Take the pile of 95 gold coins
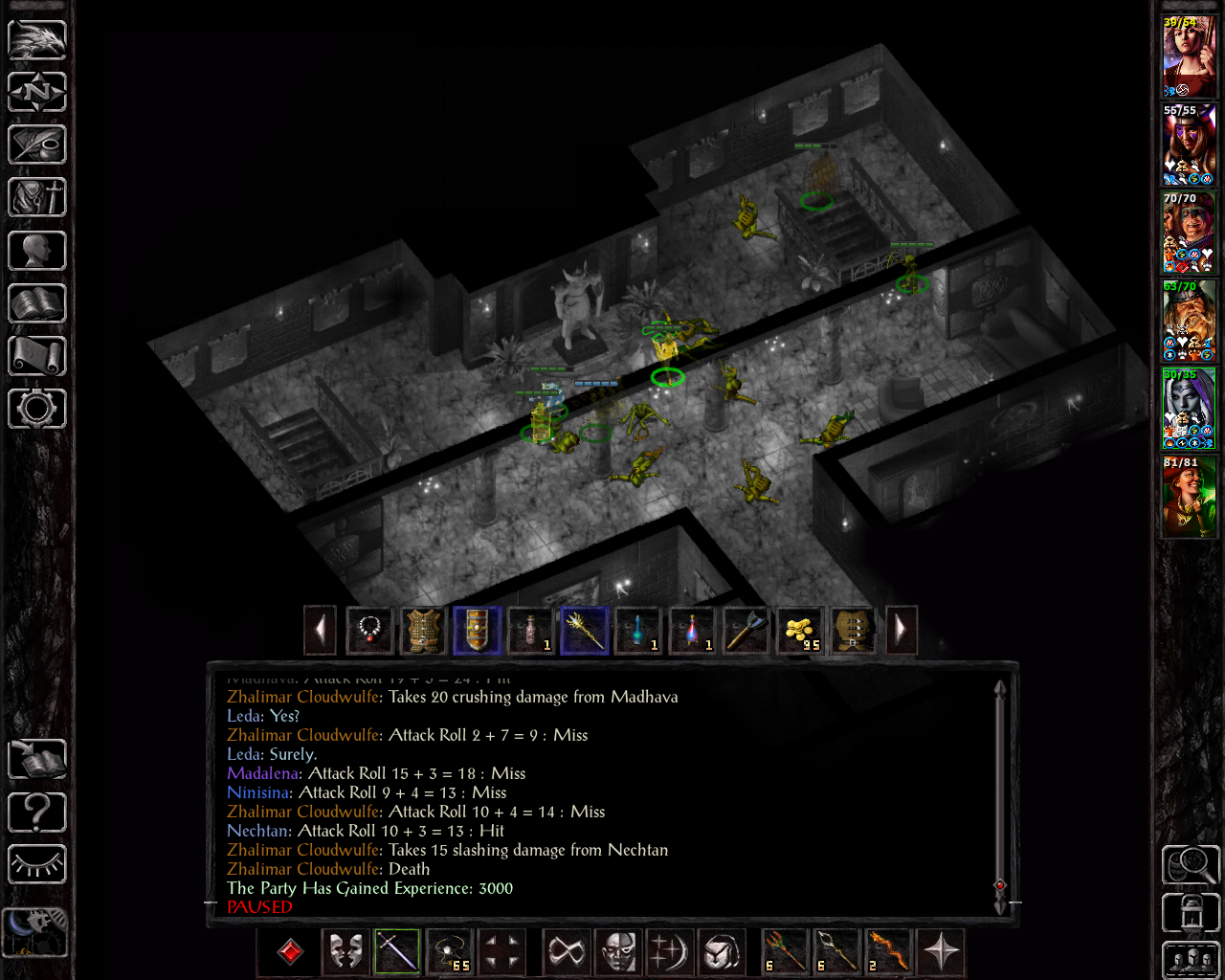 point(799,631)
